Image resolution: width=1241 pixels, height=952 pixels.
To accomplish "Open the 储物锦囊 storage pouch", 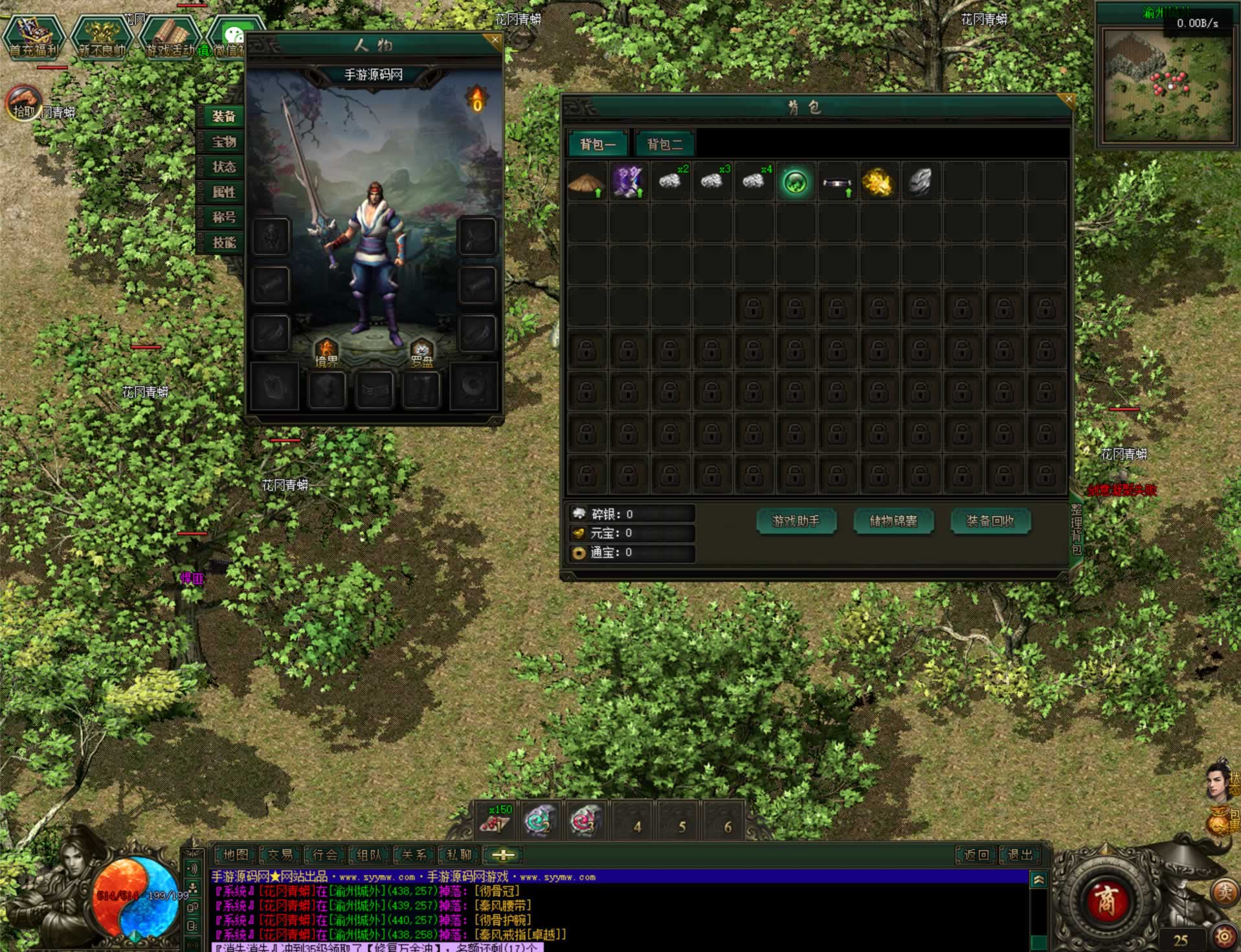I will pyautogui.click(x=893, y=521).
